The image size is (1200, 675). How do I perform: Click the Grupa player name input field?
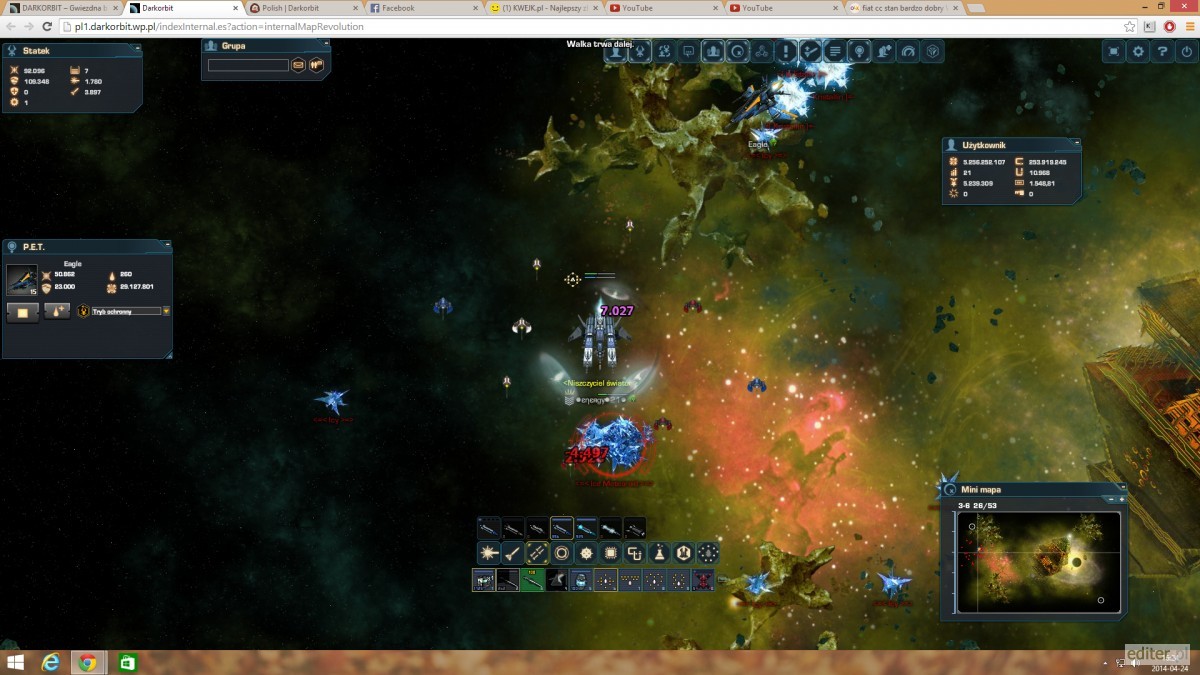pyautogui.click(x=248, y=65)
